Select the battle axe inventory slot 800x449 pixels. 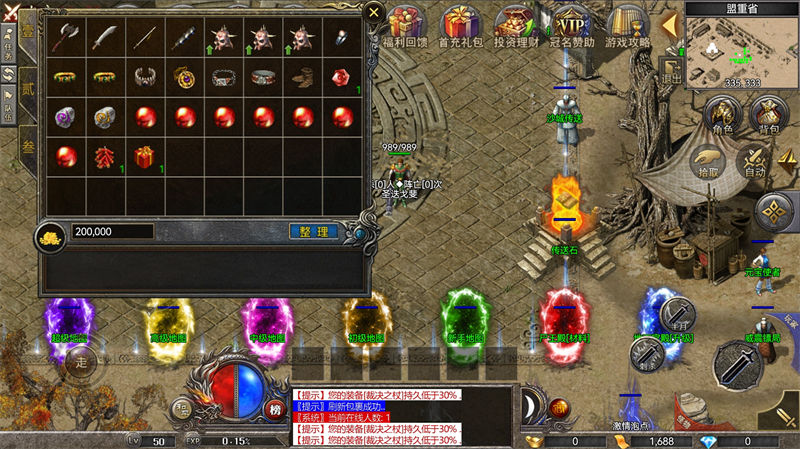(65, 38)
